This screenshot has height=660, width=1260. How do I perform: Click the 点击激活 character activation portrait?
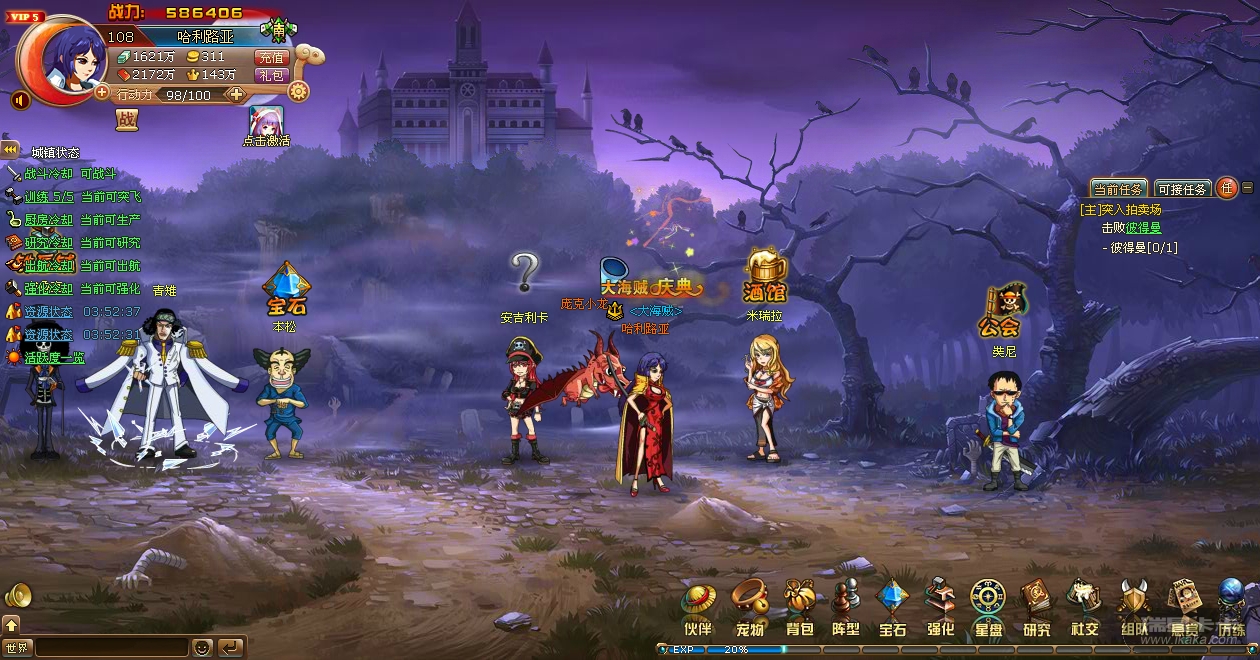tap(266, 121)
